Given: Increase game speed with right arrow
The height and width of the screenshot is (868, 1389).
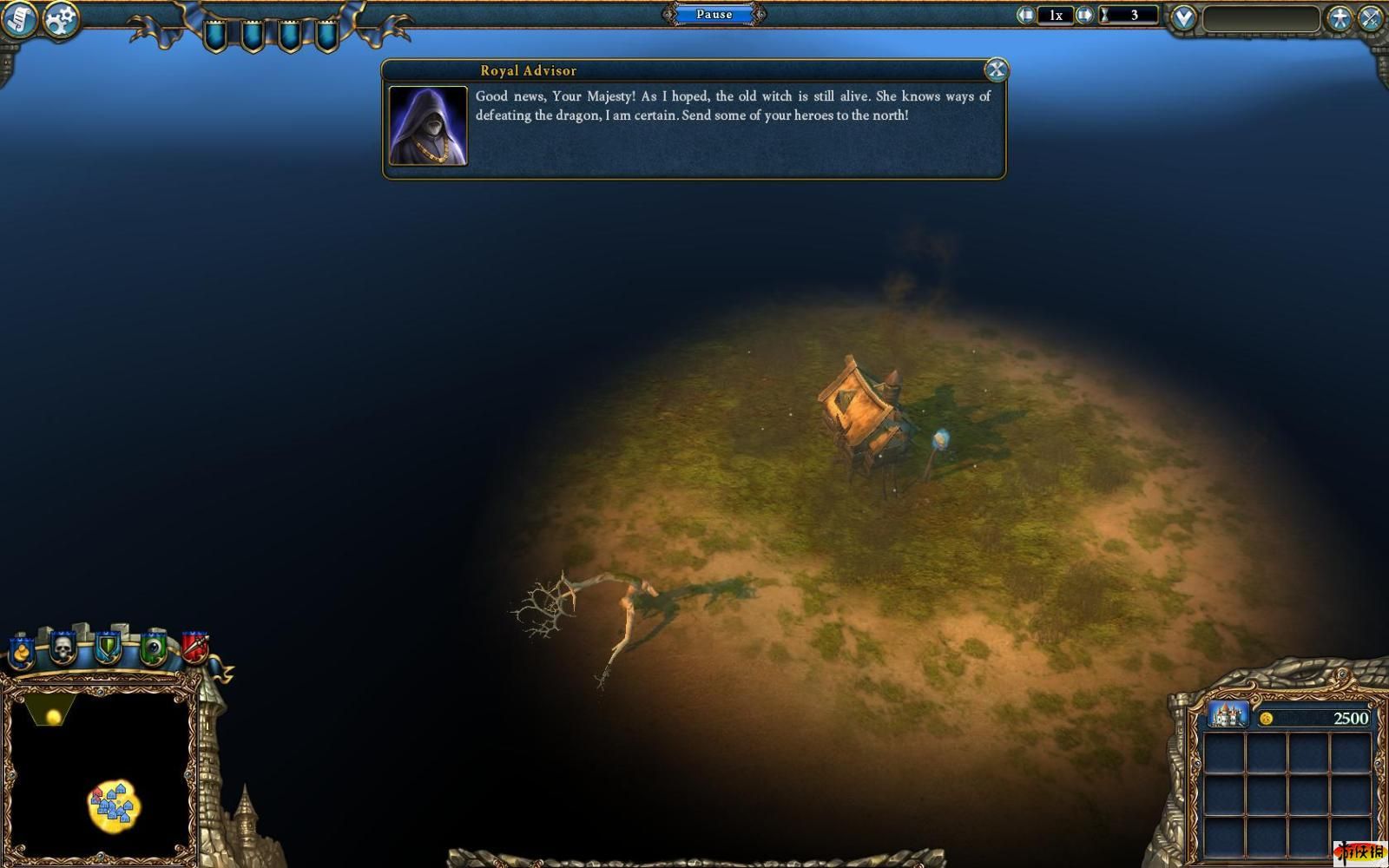Looking at the screenshot, I should pyautogui.click(x=1084, y=15).
